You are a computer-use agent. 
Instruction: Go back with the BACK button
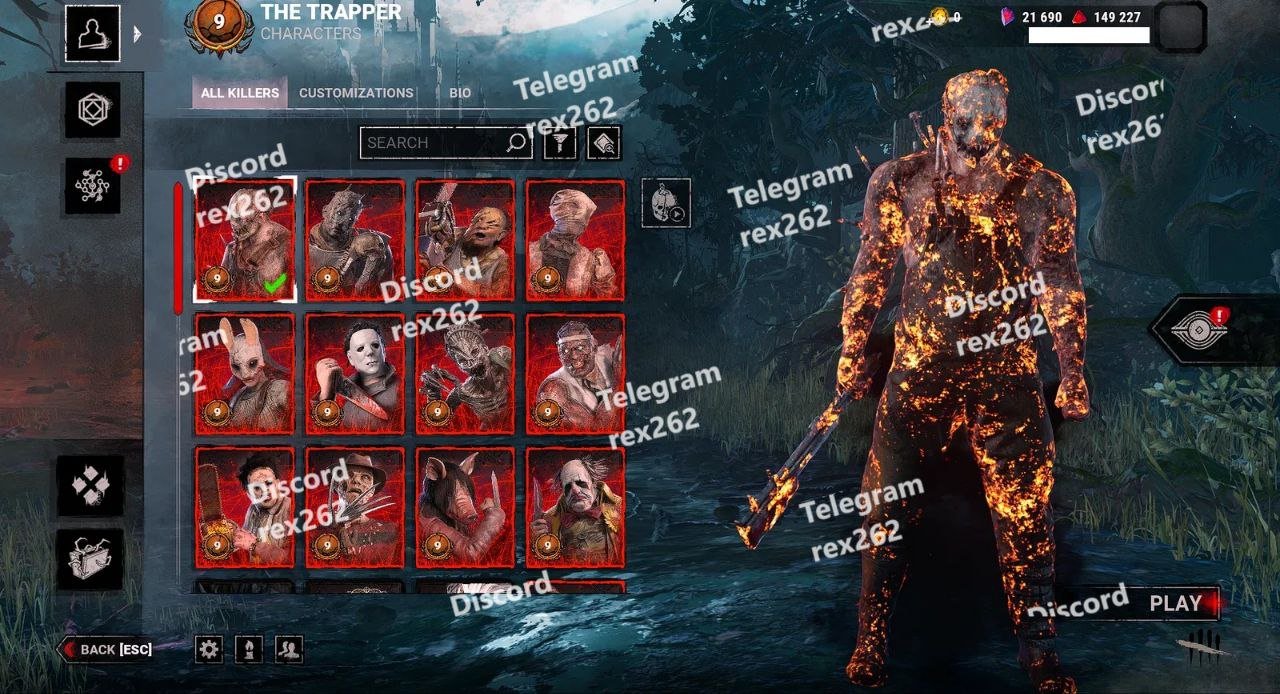coord(108,650)
